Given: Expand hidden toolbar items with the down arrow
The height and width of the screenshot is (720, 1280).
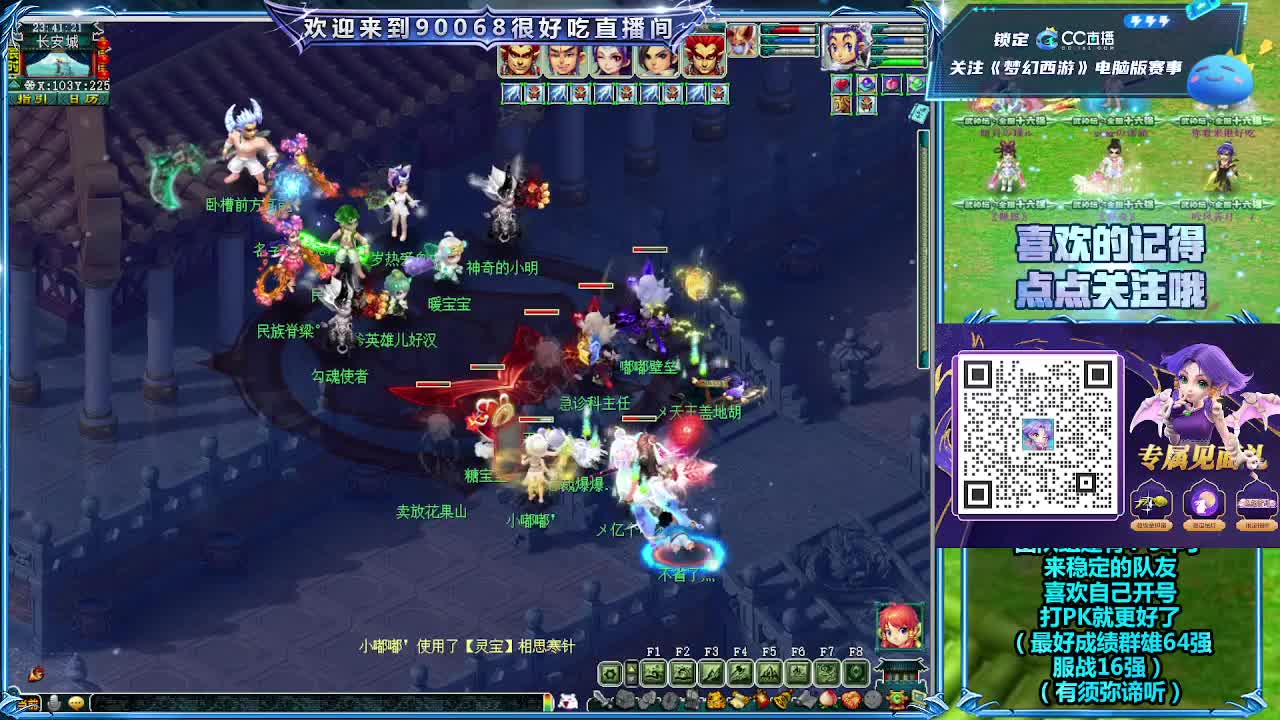Looking at the screenshot, I should coord(632,678).
